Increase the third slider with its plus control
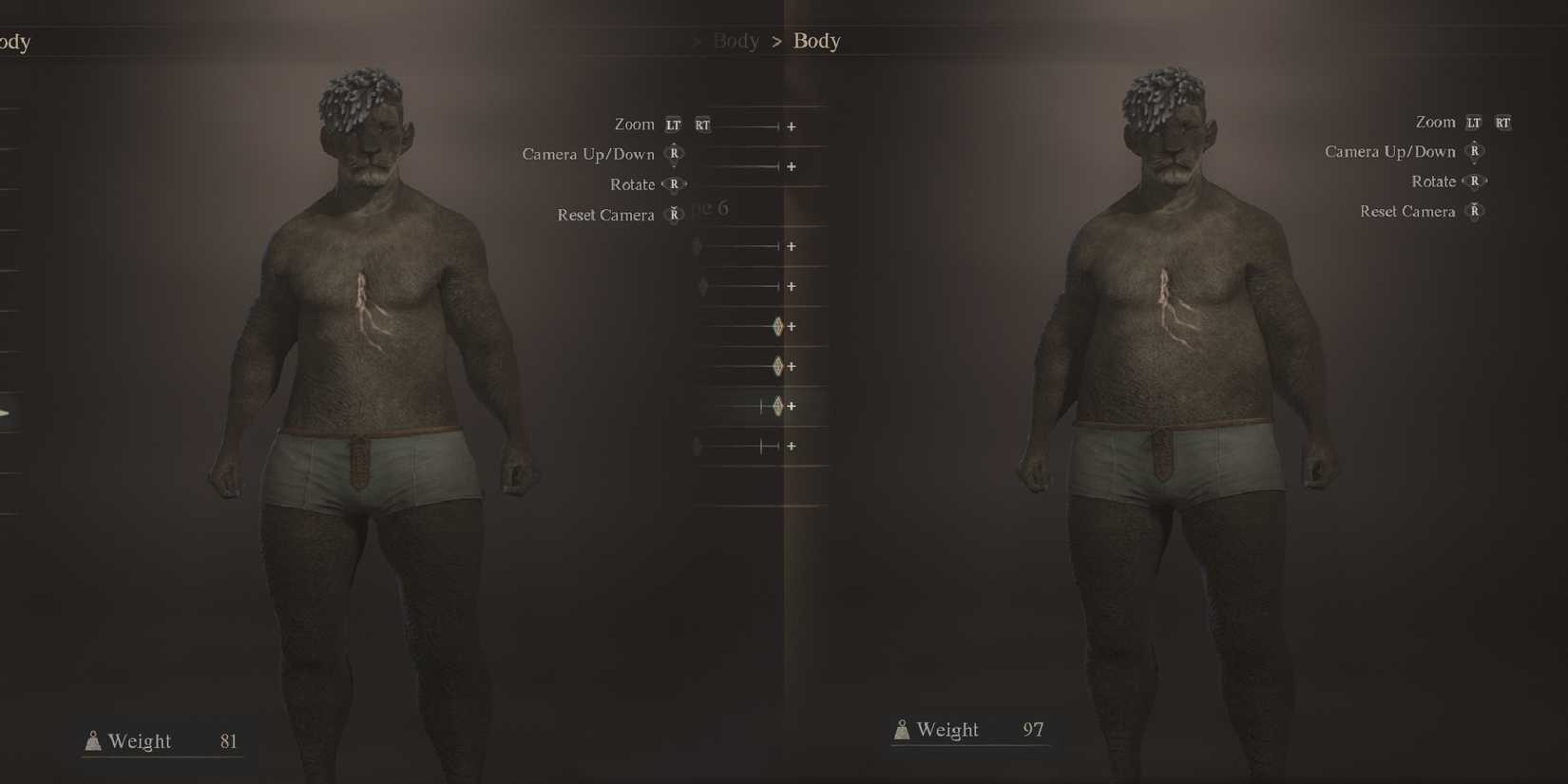 (791, 246)
